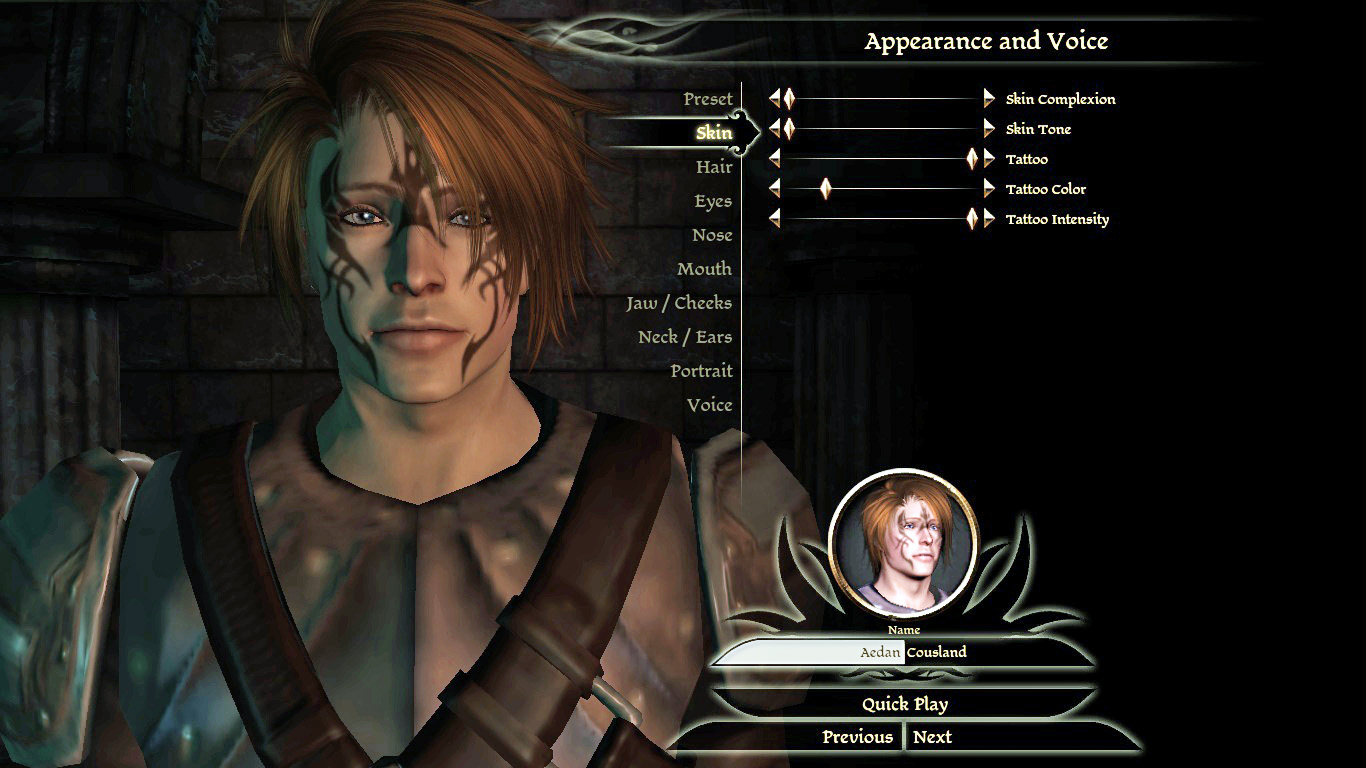Open the Voice category
Image resolution: width=1366 pixels, height=768 pixels.
click(x=709, y=405)
